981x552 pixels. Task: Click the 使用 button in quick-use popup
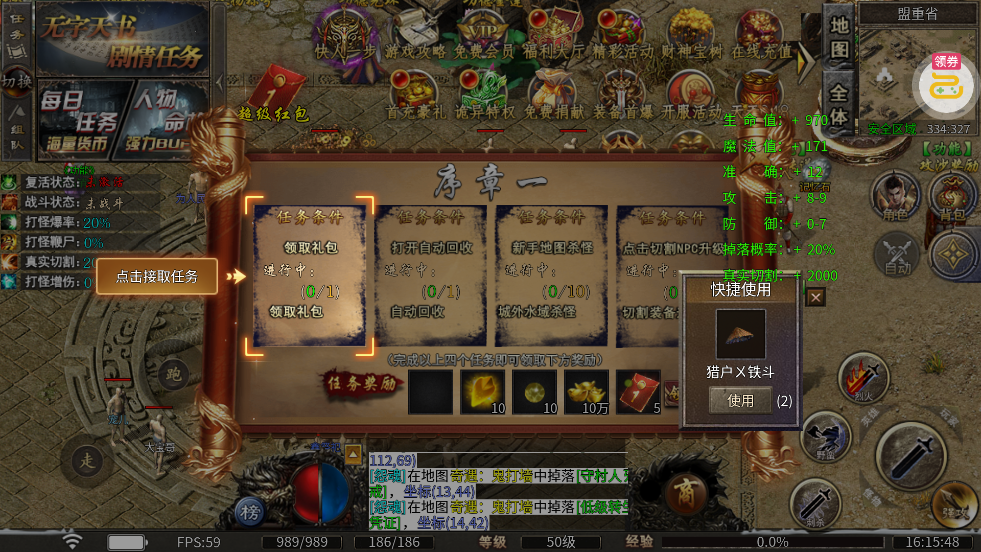click(x=741, y=400)
